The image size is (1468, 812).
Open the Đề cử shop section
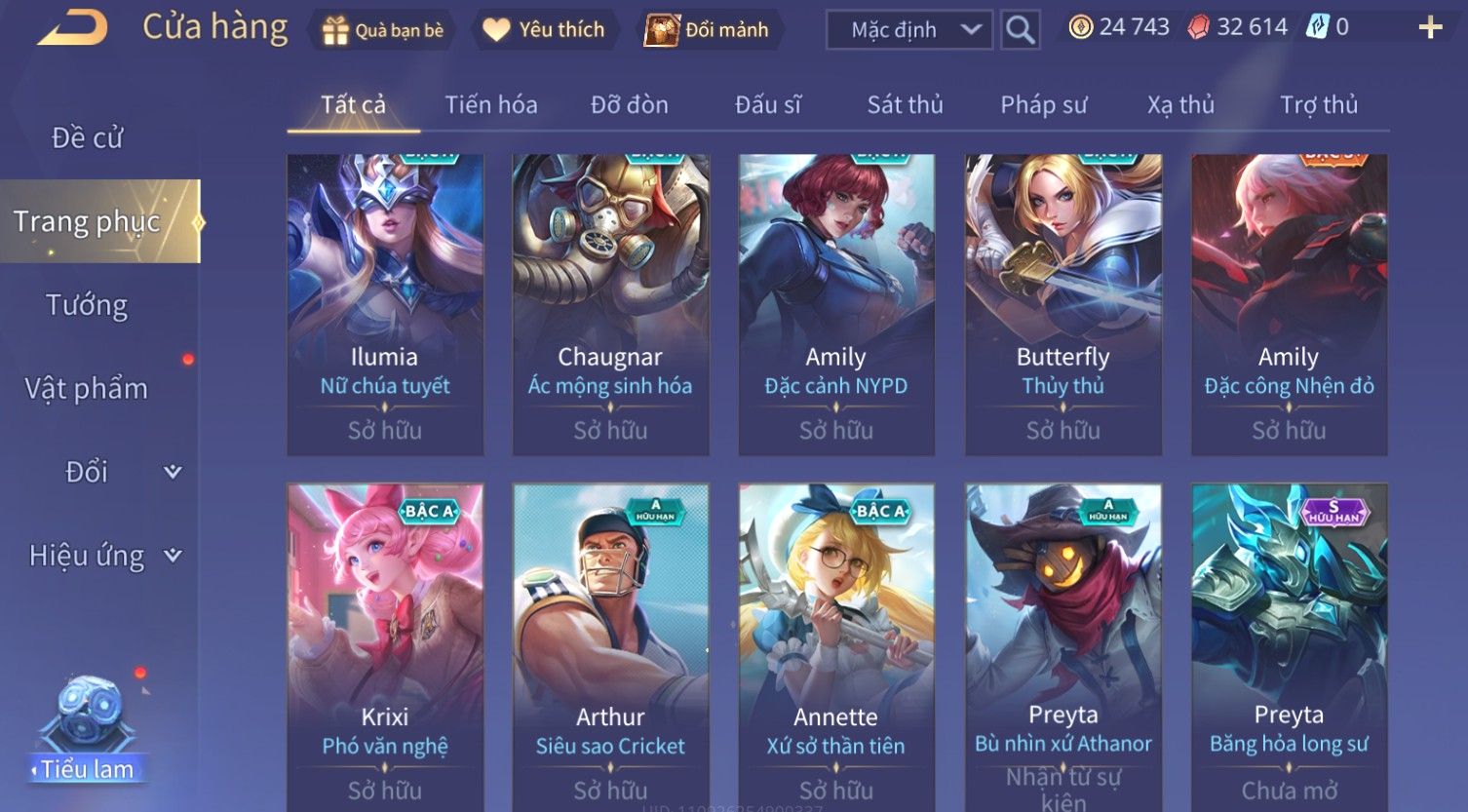(88, 138)
